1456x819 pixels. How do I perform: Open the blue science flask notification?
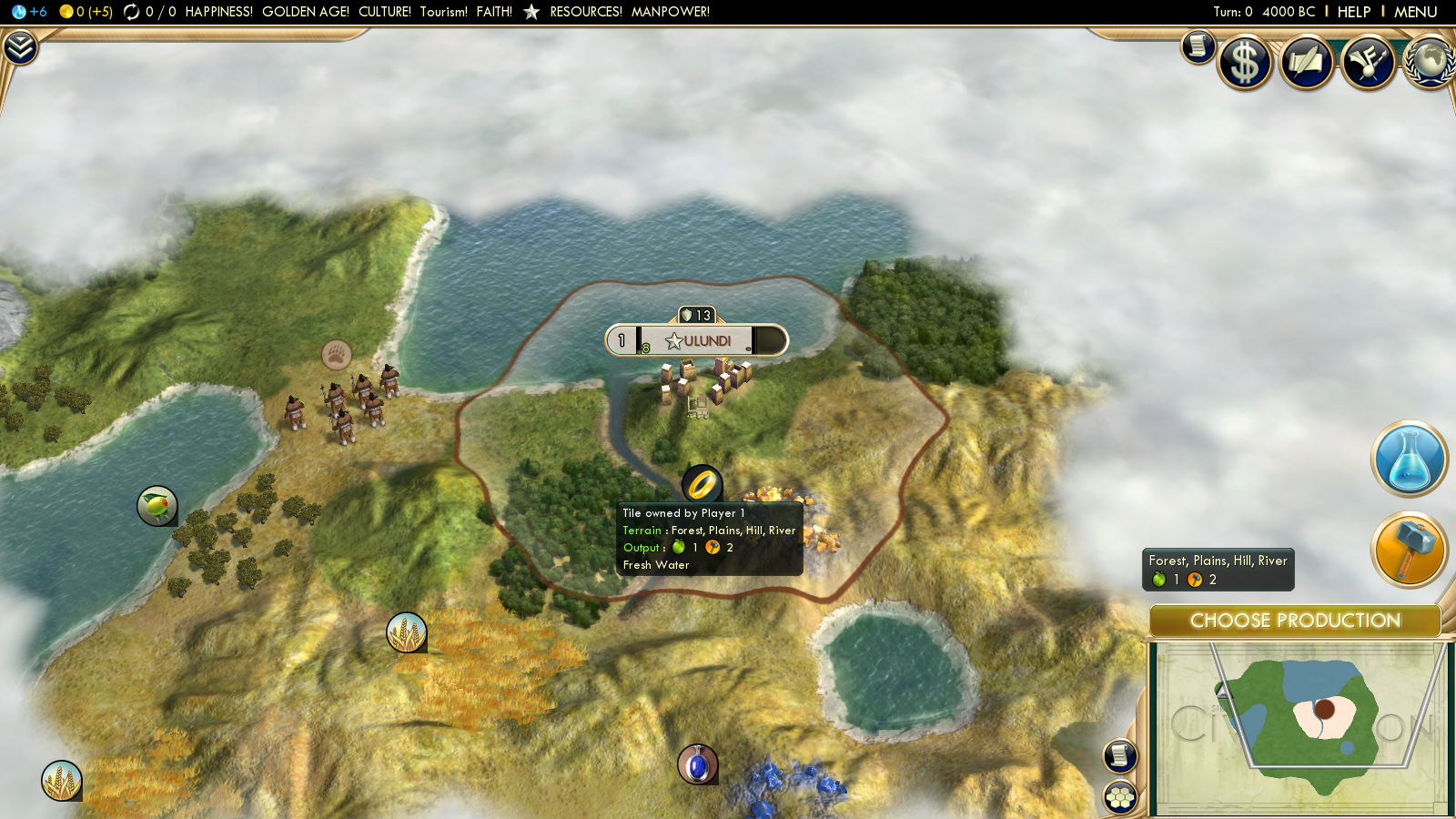[x=1409, y=459]
